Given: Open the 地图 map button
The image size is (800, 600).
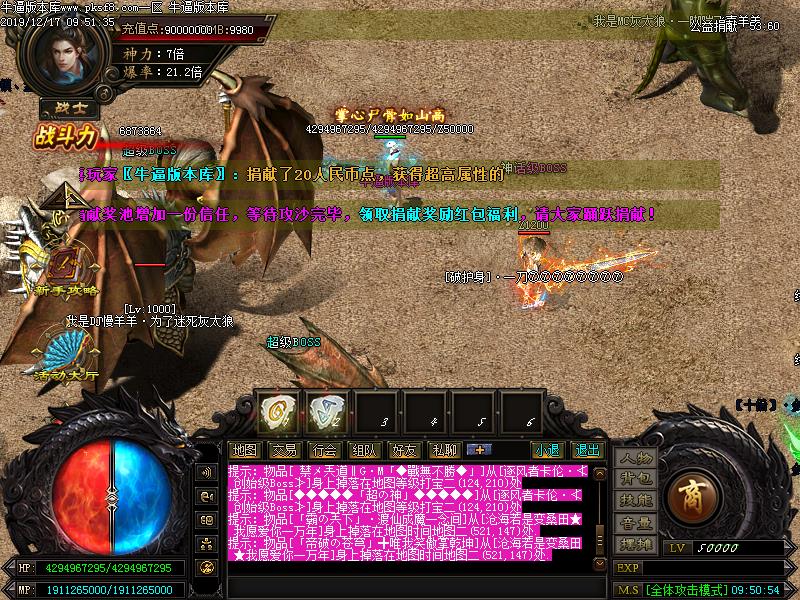Looking at the screenshot, I should tap(244, 450).
